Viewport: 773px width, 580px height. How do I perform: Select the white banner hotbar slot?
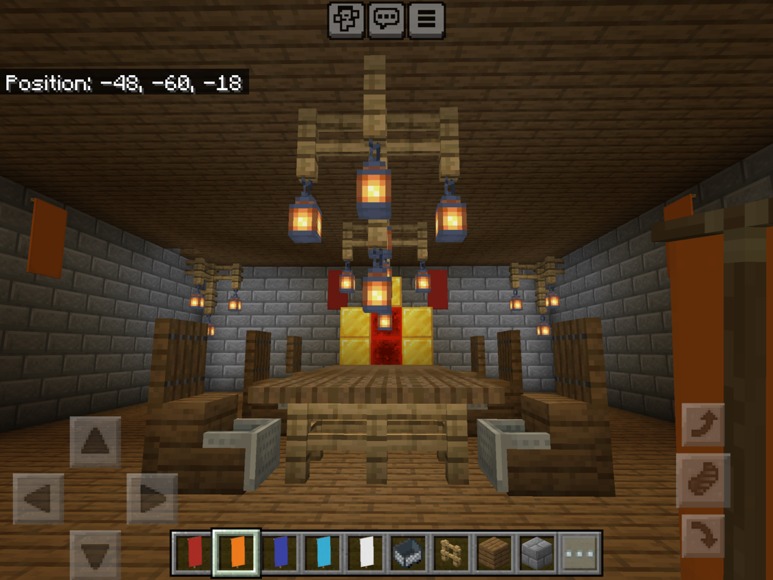point(365,551)
